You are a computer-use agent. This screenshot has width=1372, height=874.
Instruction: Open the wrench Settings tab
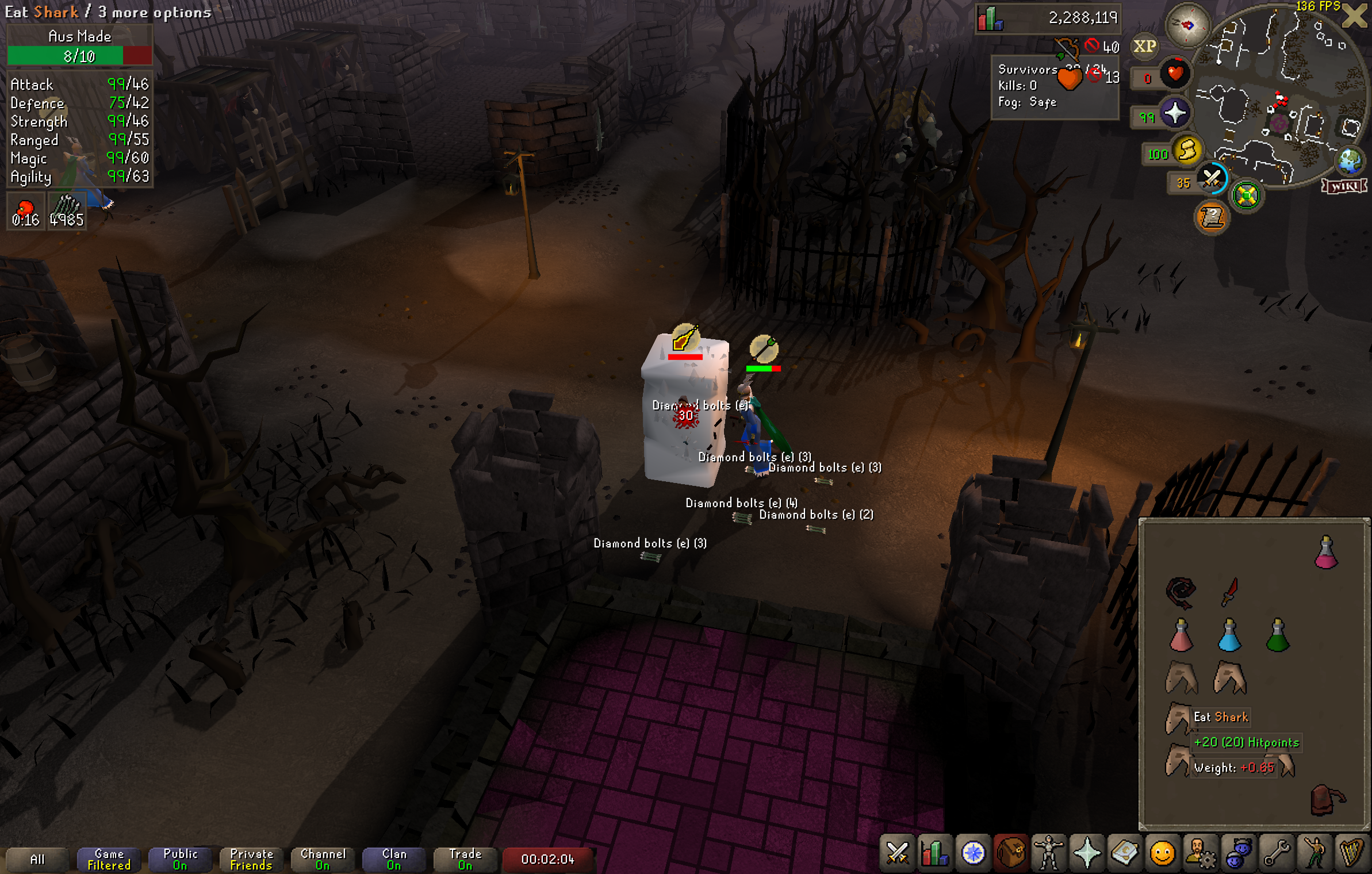[1276, 853]
